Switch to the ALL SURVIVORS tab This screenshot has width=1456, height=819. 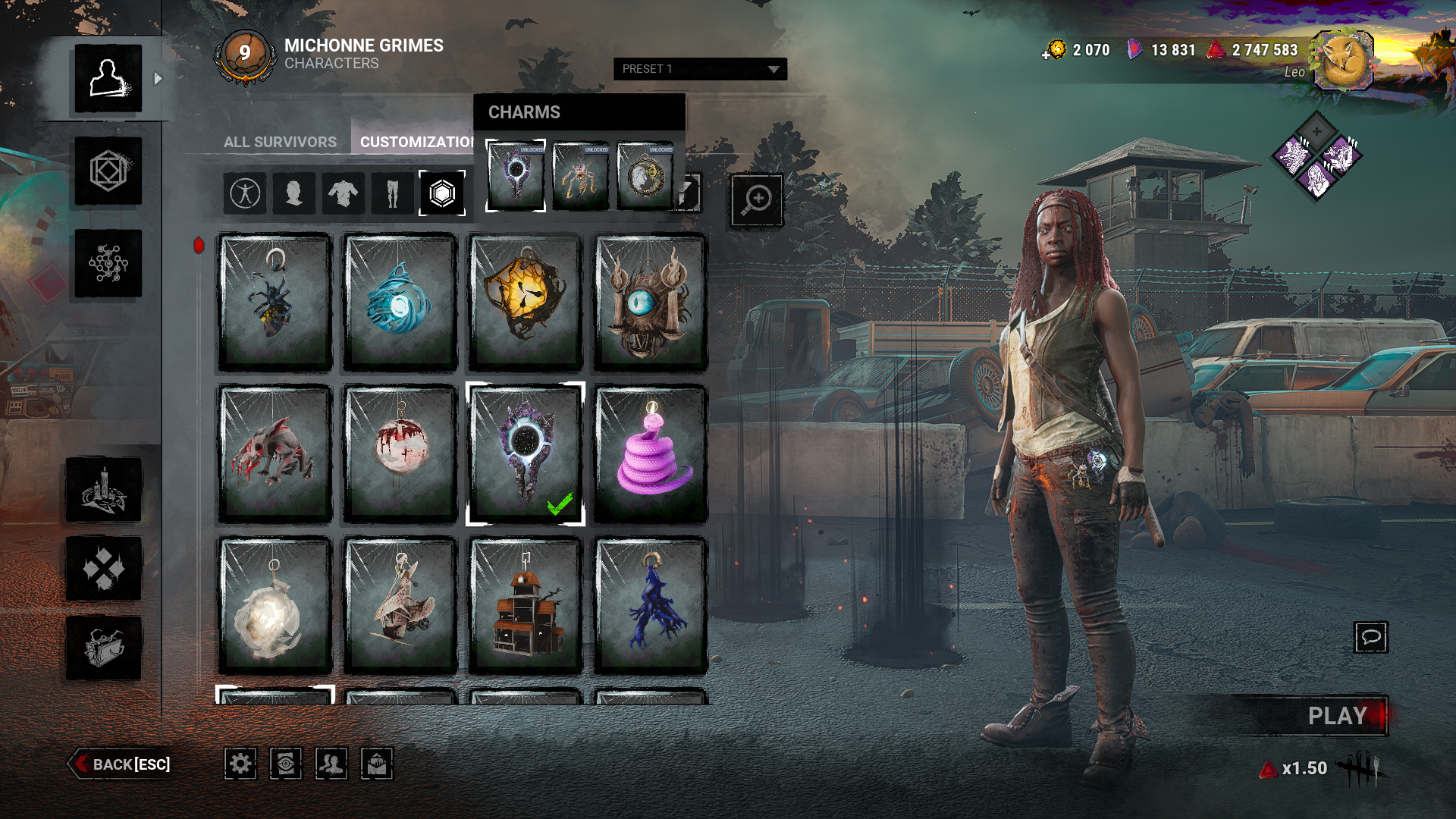click(280, 142)
